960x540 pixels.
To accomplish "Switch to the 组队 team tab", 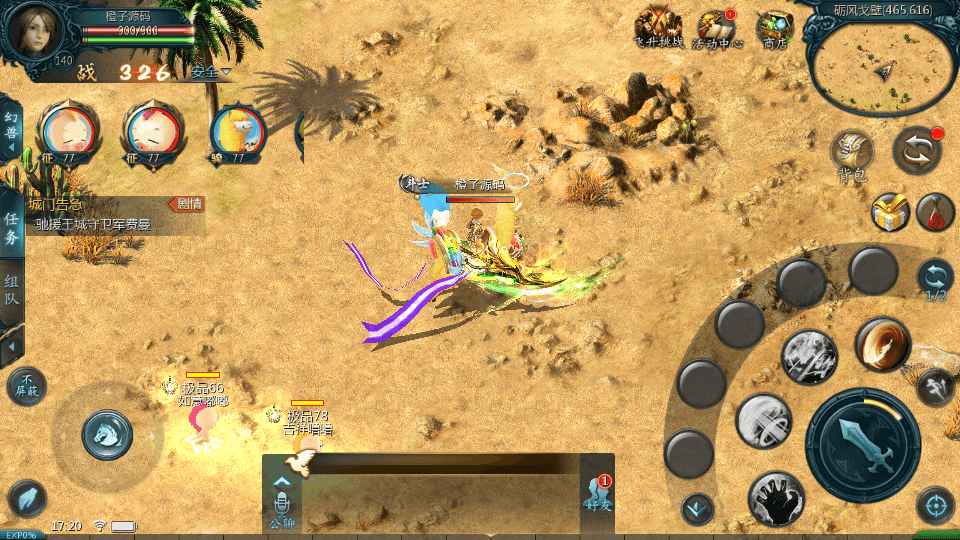I will click(12, 290).
